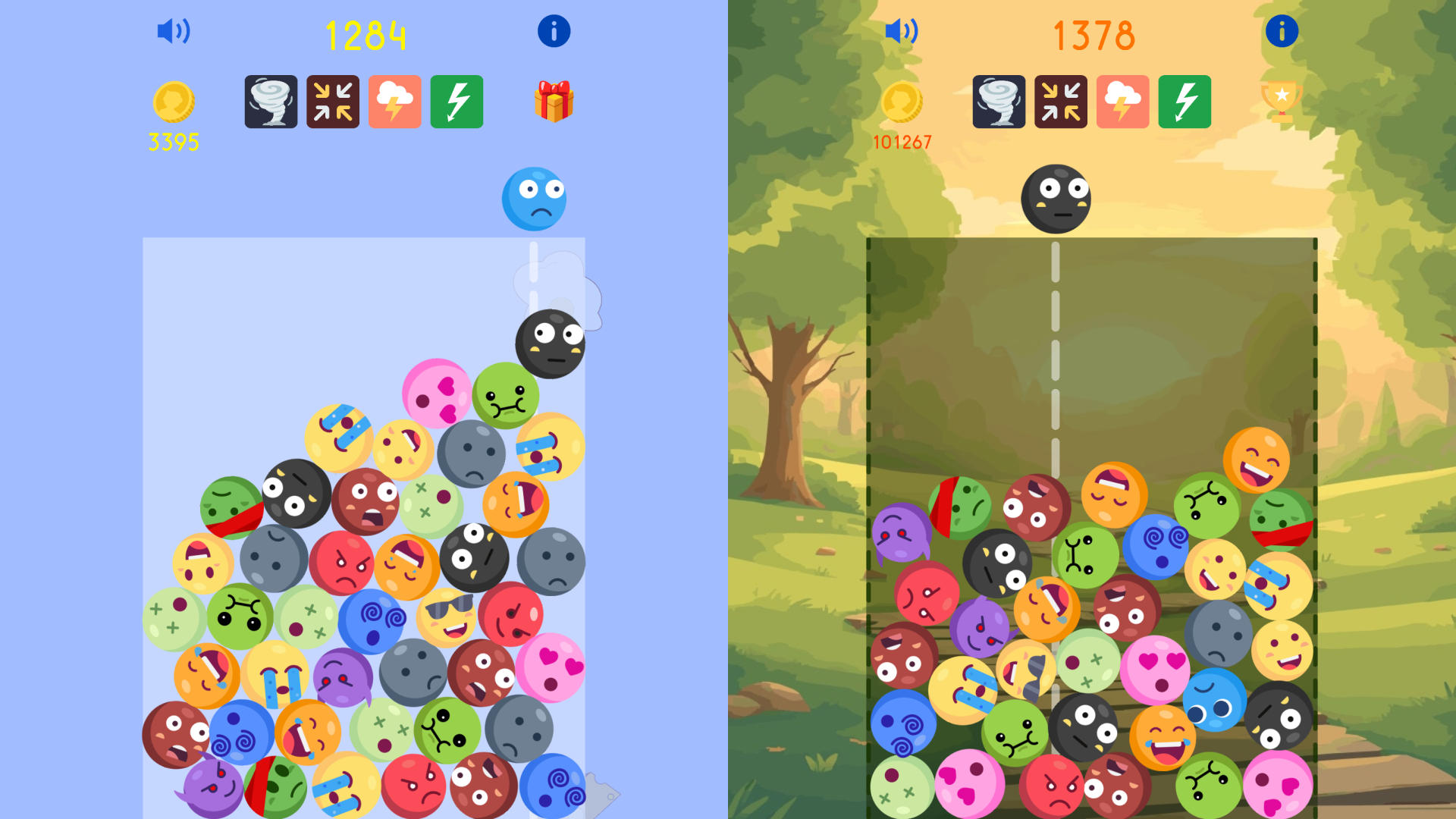The image size is (1456, 819).
Task: Mute the sound in the right game
Action: pos(901,31)
